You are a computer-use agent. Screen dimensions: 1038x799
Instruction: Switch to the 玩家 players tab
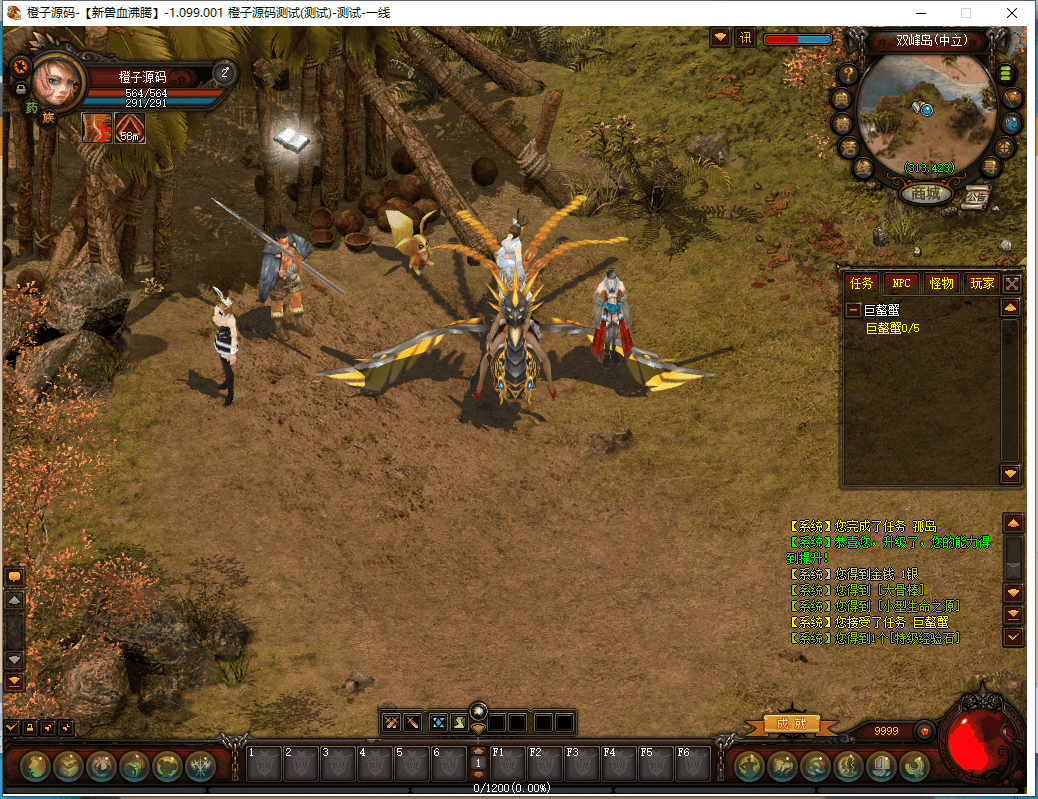[981, 283]
